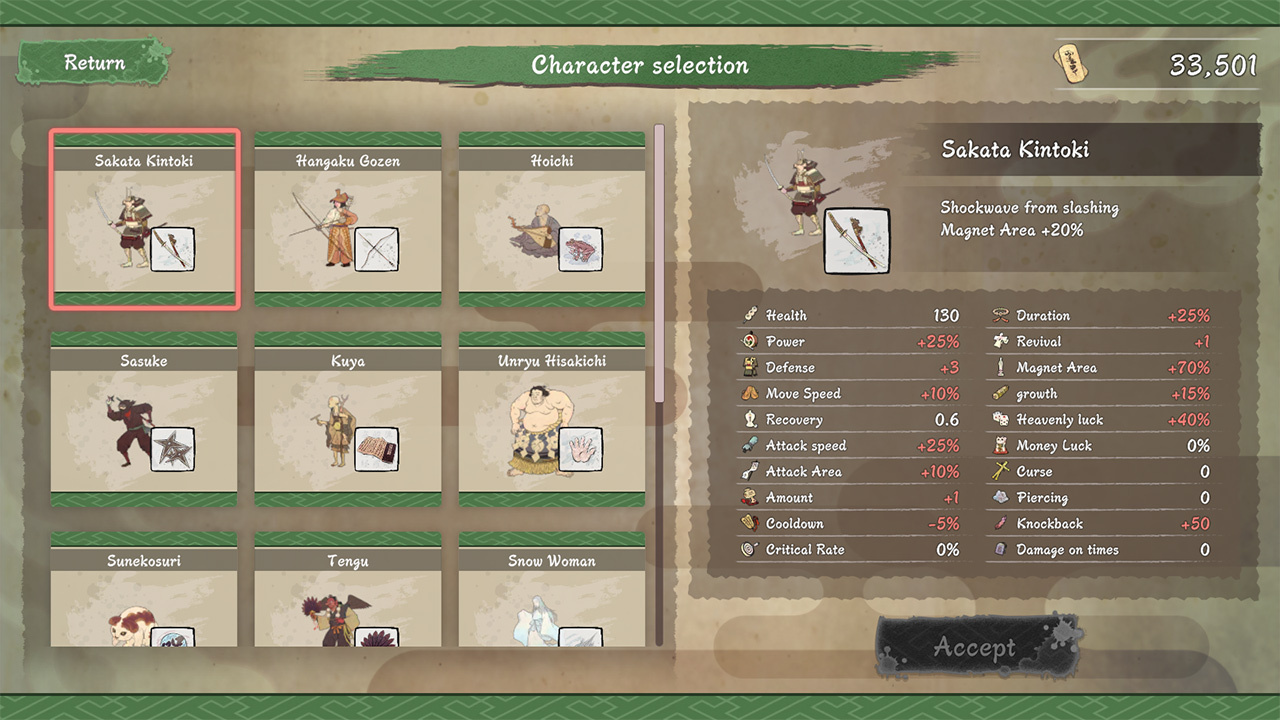Click the Power stat icon
The height and width of the screenshot is (720, 1280).
[x=750, y=341]
